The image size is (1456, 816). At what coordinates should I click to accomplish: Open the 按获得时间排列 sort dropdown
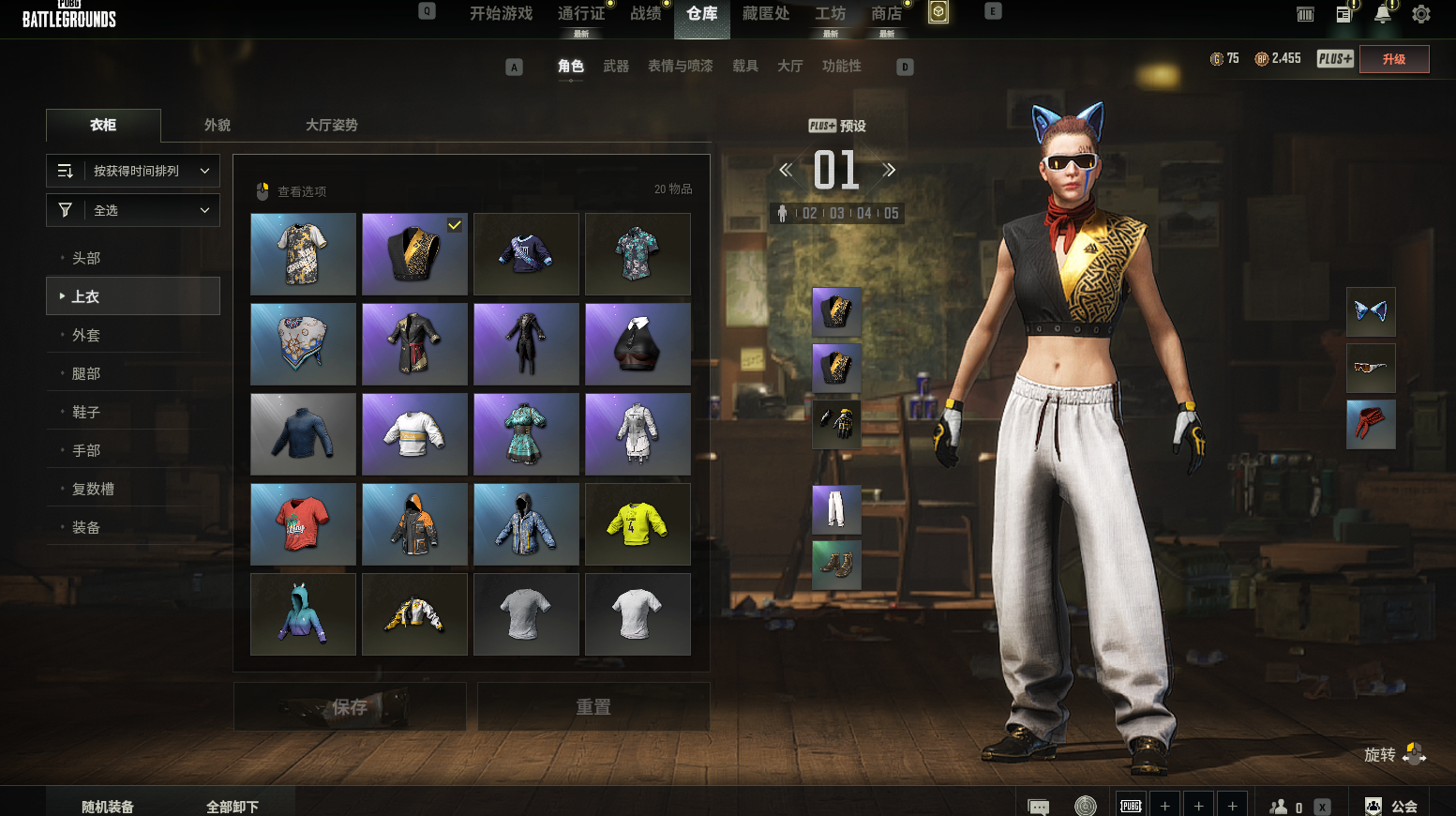[x=133, y=171]
